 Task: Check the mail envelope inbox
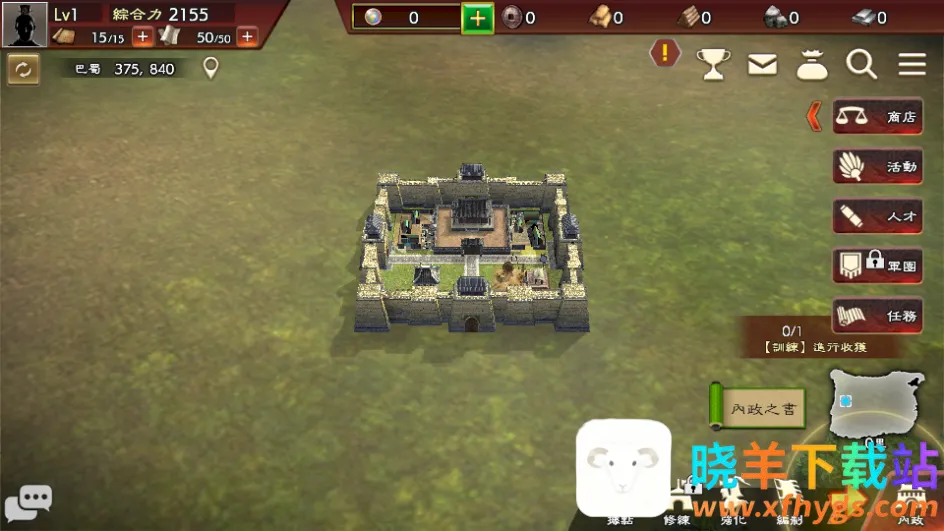click(762, 65)
